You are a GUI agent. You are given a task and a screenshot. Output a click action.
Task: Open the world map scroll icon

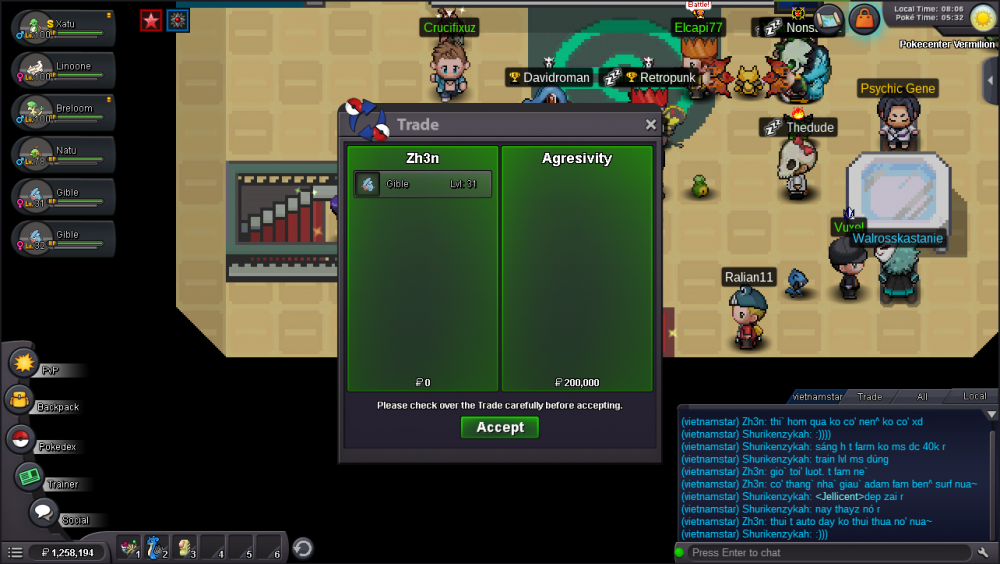[829, 17]
